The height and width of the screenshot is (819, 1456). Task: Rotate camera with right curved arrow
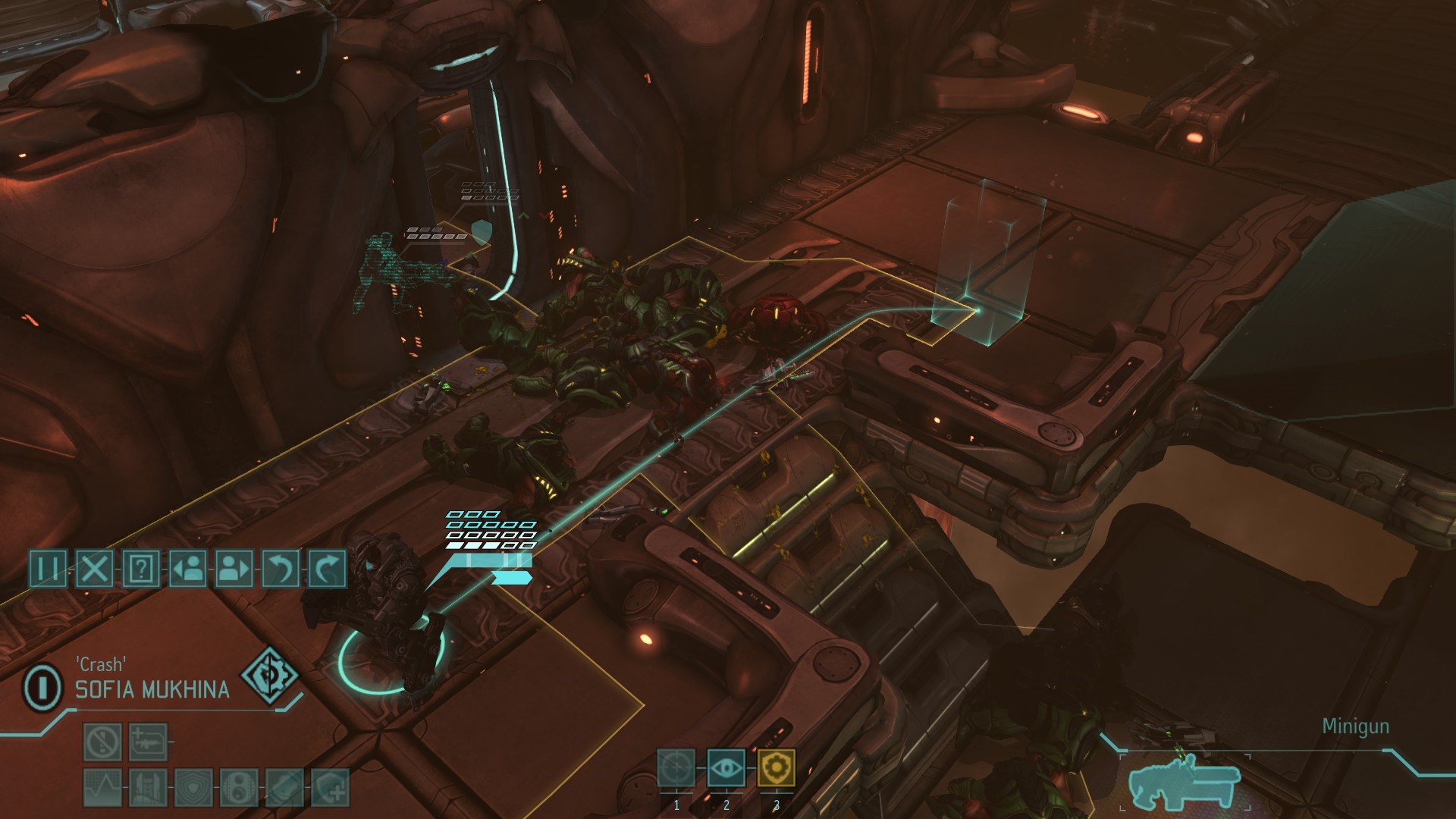click(x=327, y=568)
